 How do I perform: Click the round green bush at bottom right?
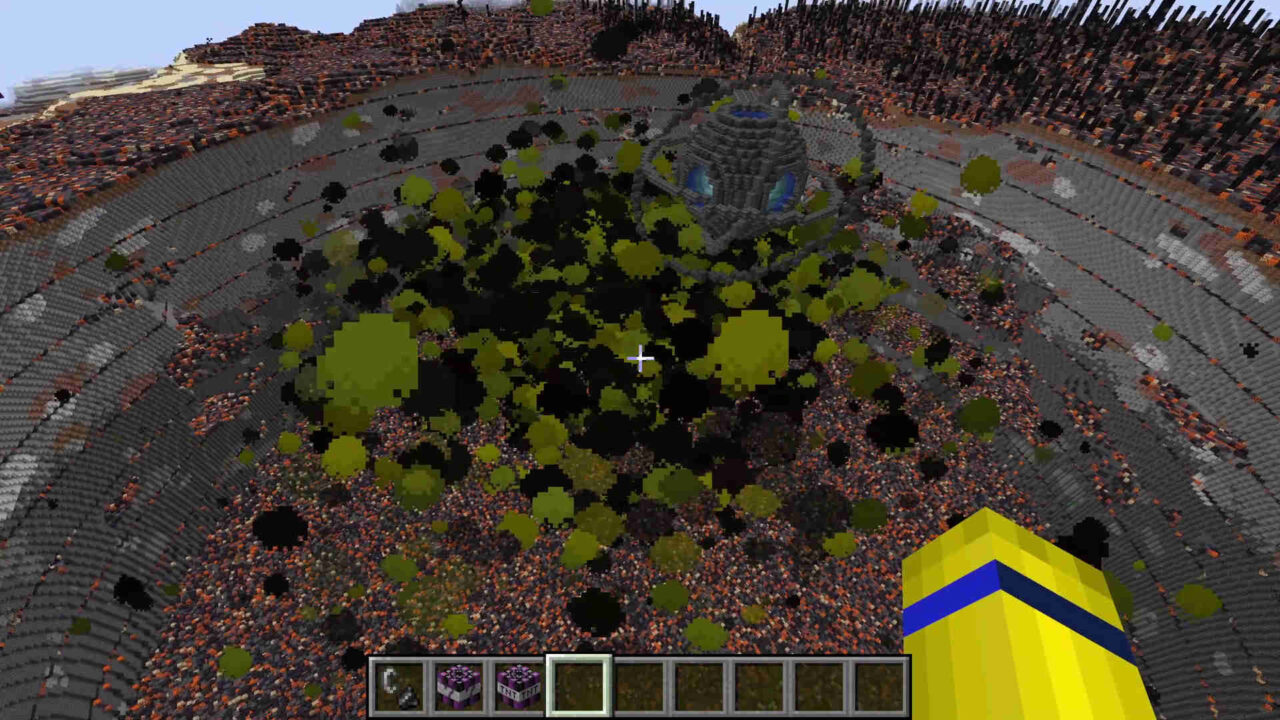pyautogui.click(x=1200, y=600)
